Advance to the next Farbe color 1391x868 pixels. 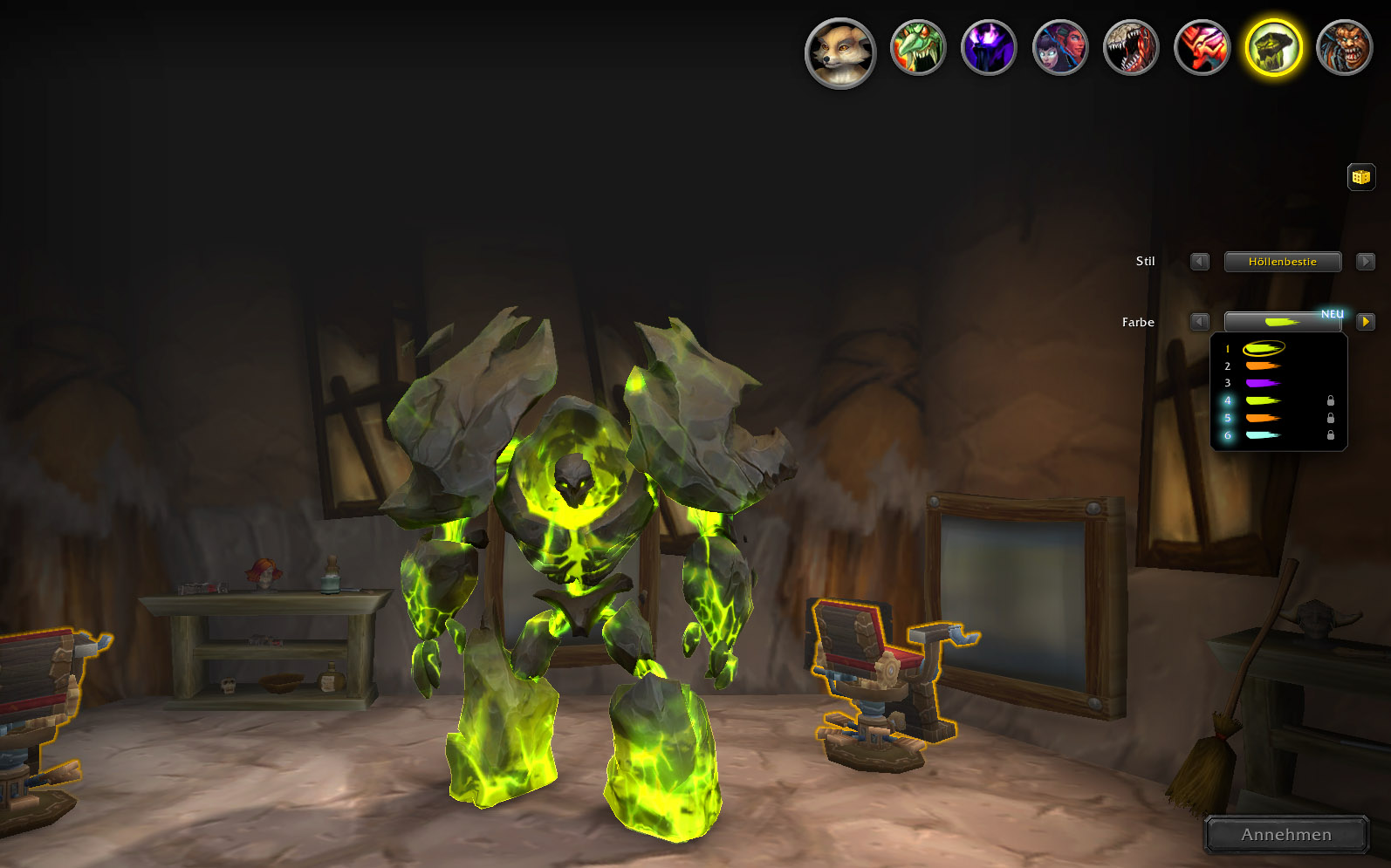pos(1366,322)
